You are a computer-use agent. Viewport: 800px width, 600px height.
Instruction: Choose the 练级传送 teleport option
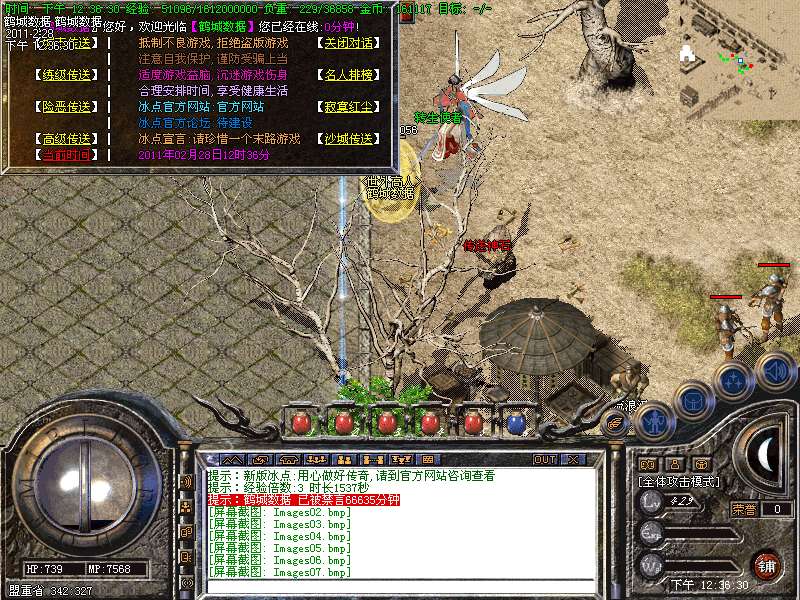66,75
